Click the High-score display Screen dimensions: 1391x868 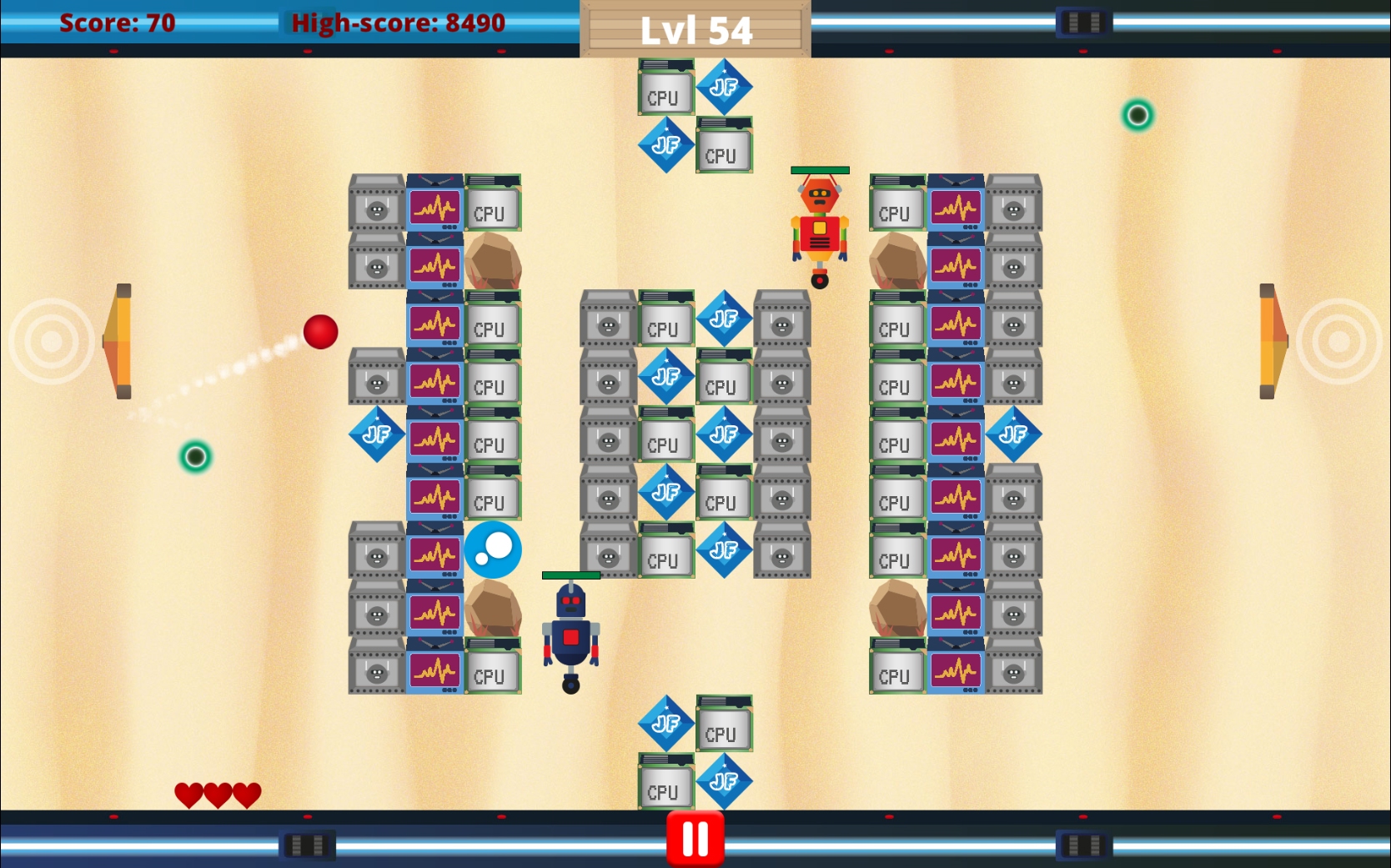pyautogui.click(x=396, y=23)
